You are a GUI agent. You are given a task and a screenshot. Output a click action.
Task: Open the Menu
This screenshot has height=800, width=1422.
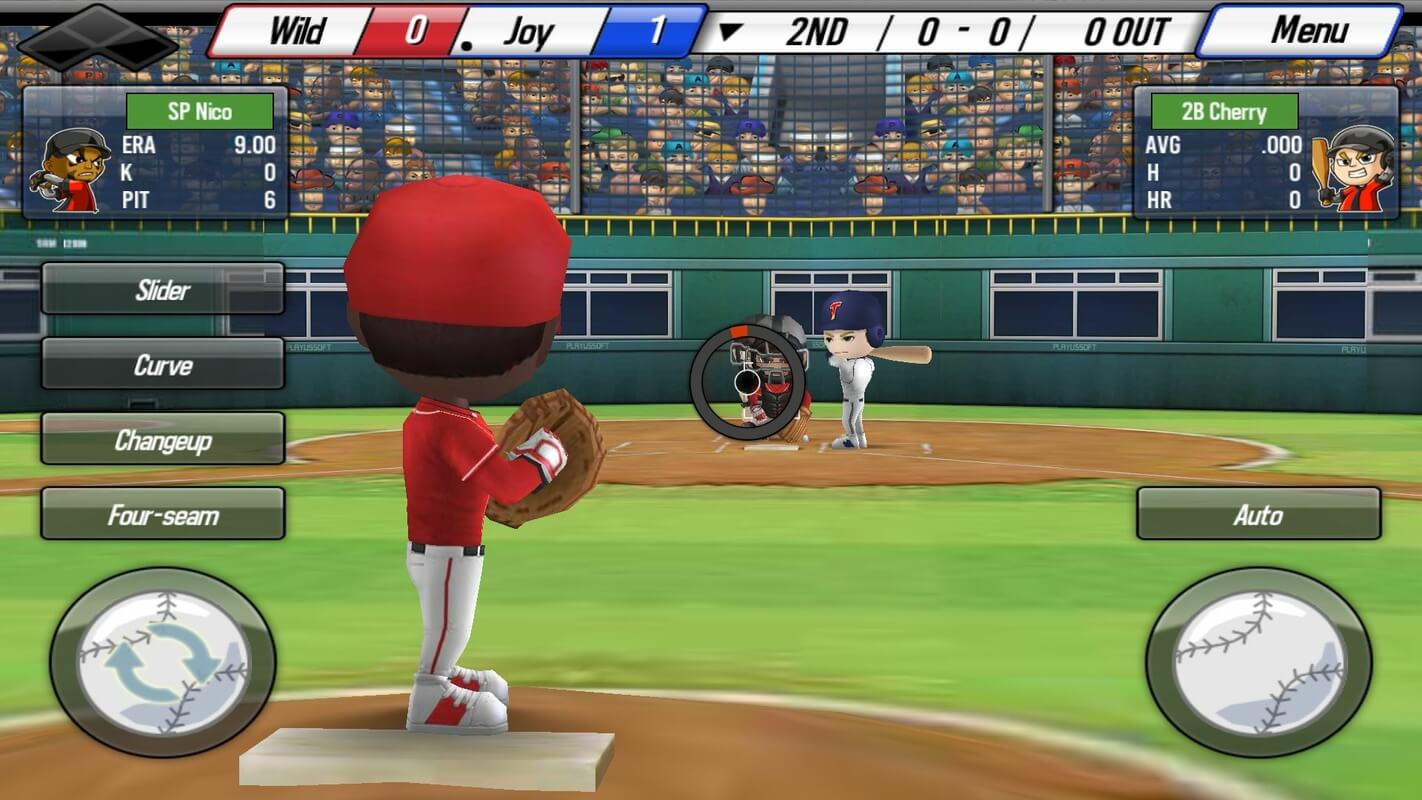click(1310, 30)
